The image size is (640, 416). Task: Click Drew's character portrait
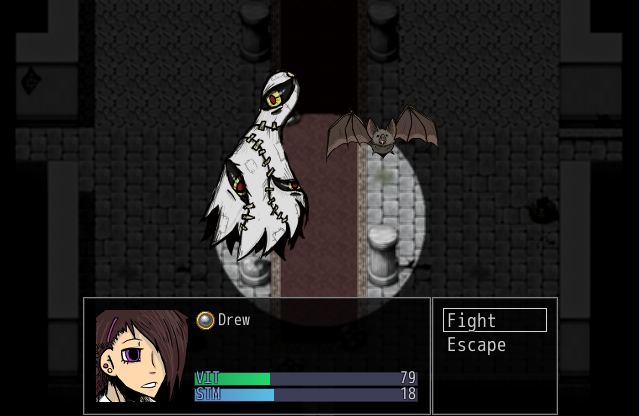pyautogui.click(x=141, y=356)
